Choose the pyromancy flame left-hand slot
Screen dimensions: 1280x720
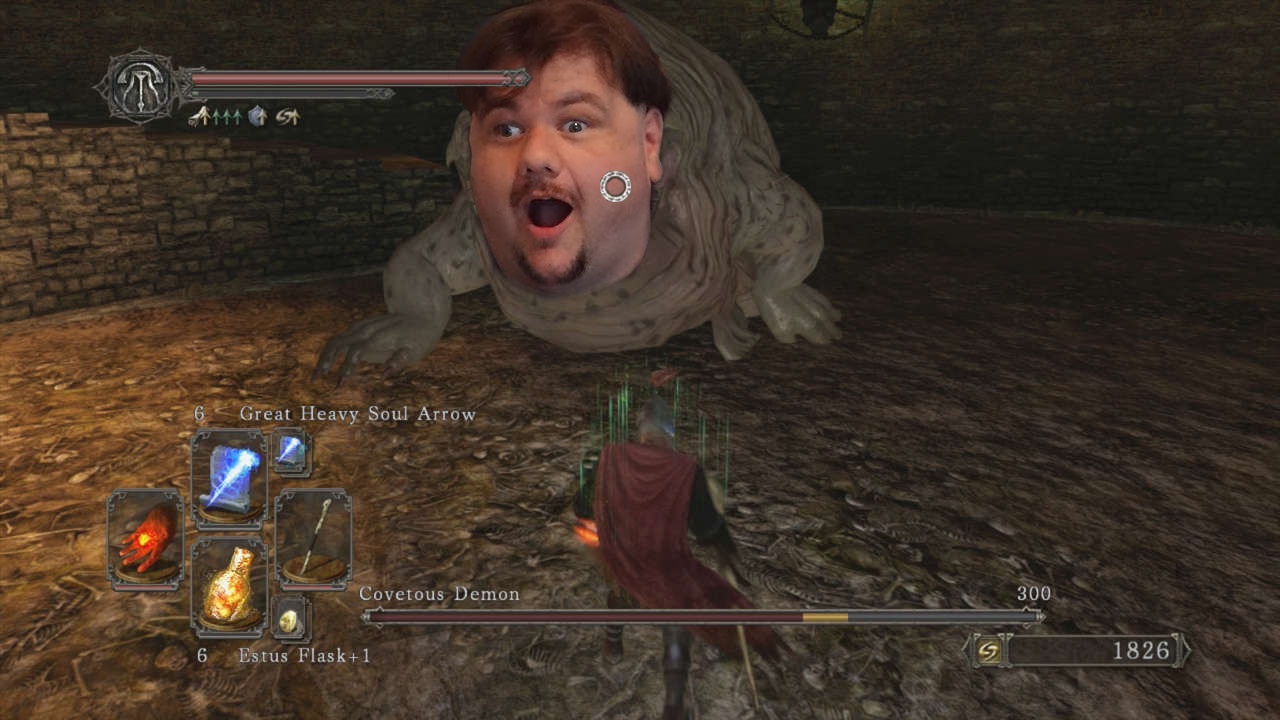click(x=145, y=538)
